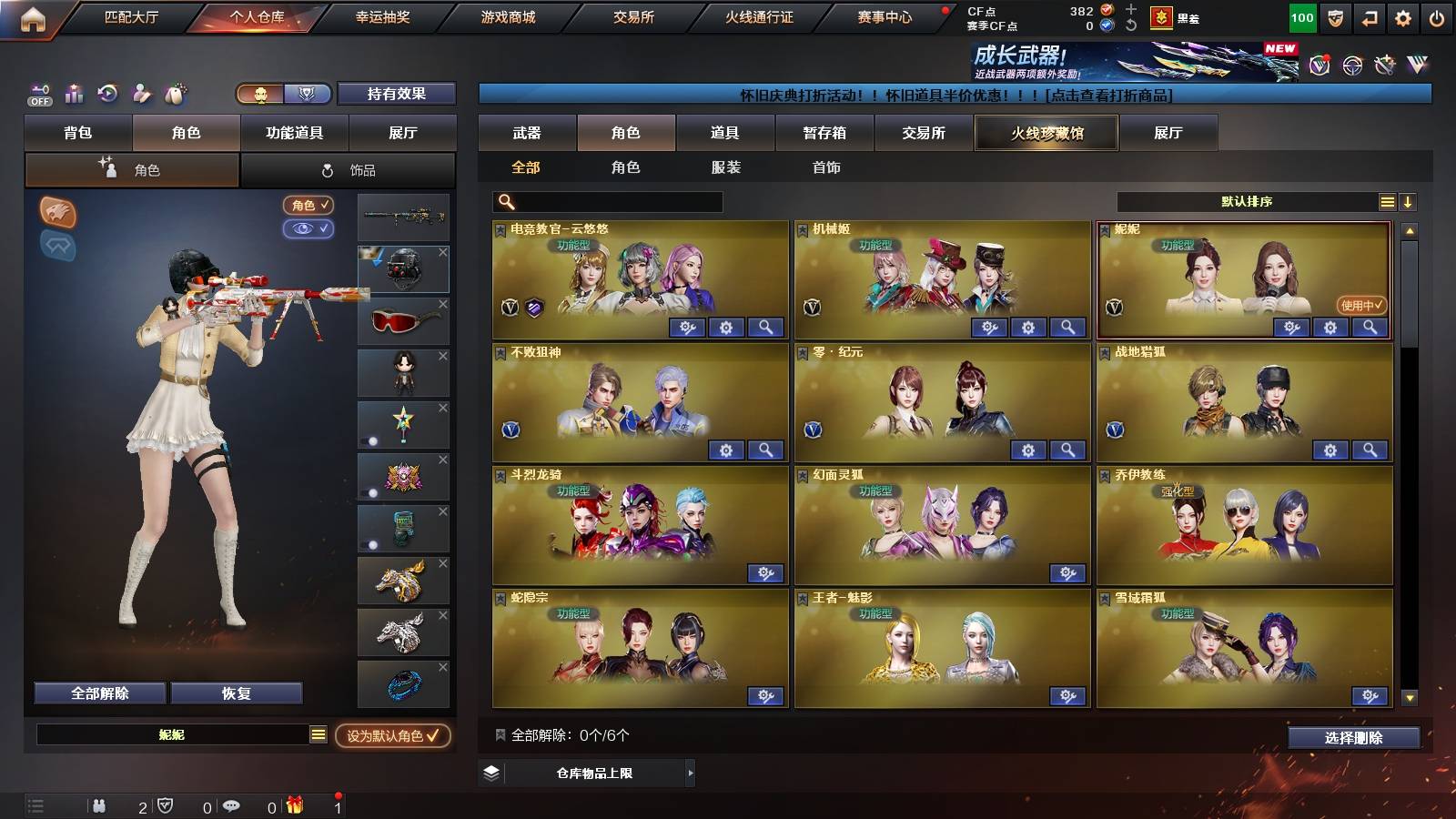This screenshot has width=1456, height=819.
Task: Click the paw emblem icon beside the character model
Action: 56,210
